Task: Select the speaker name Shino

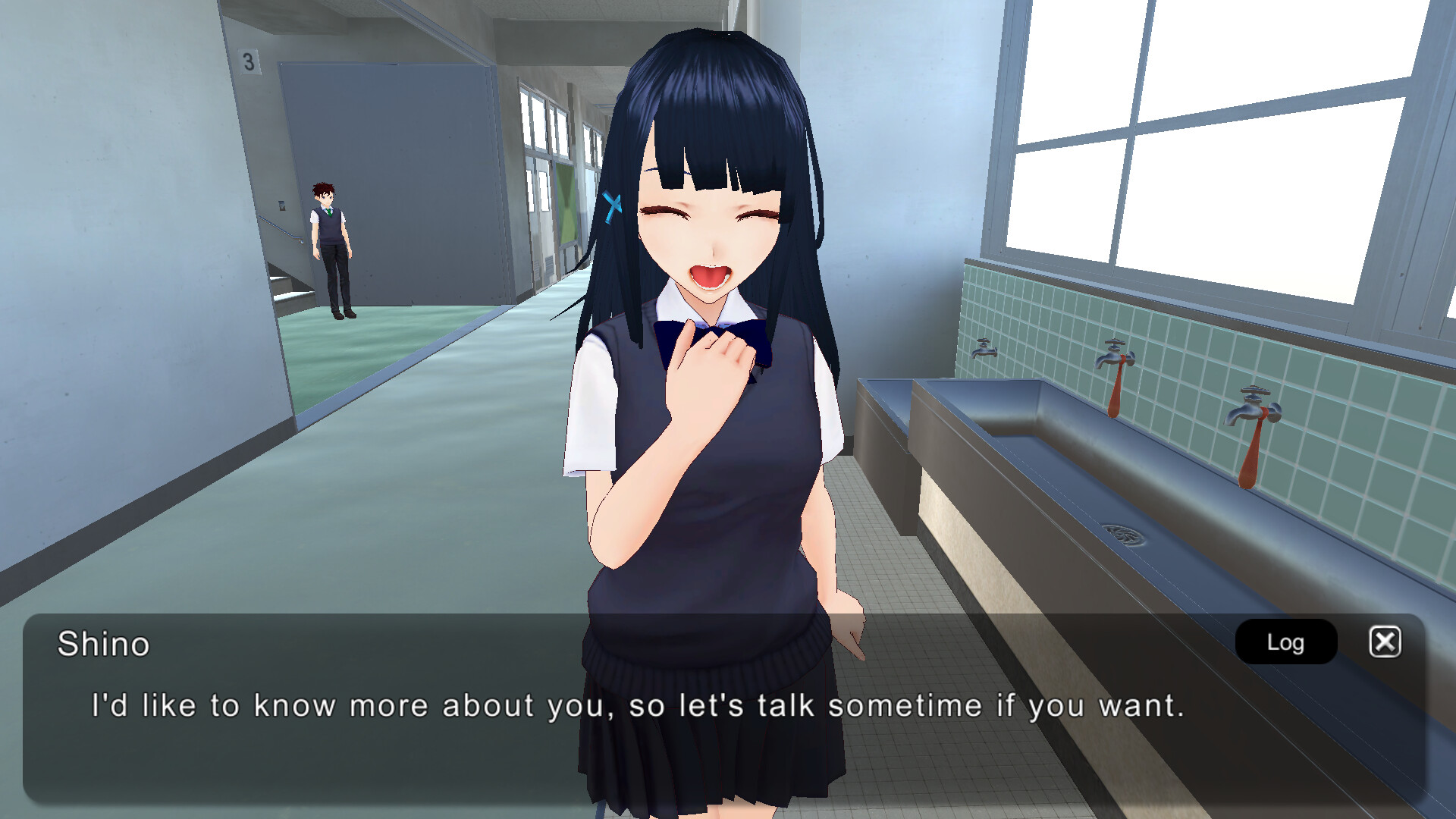Action: pyautogui.click(x=103, y=645)
